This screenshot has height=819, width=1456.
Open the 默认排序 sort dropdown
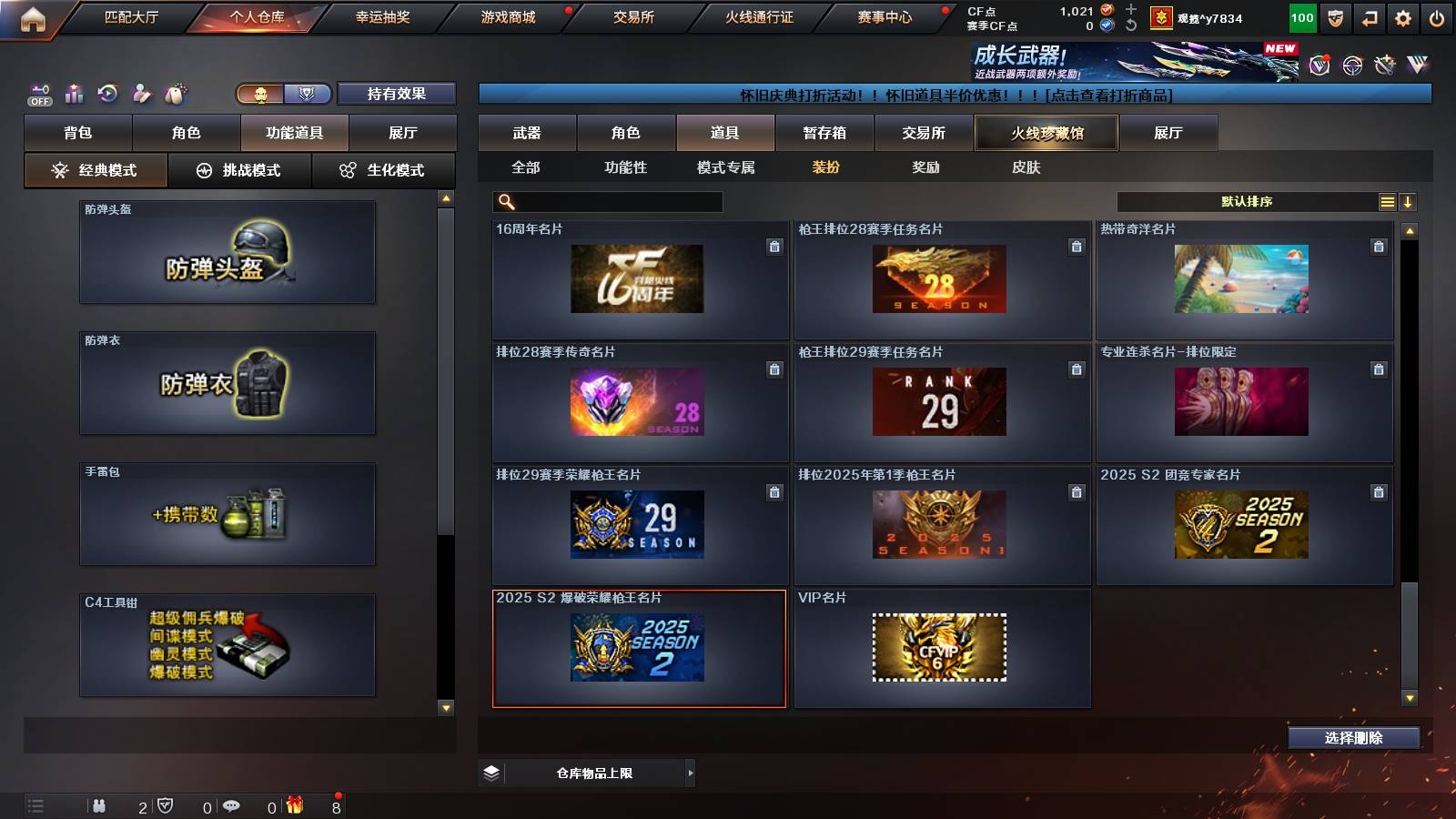pos(1247,201)
